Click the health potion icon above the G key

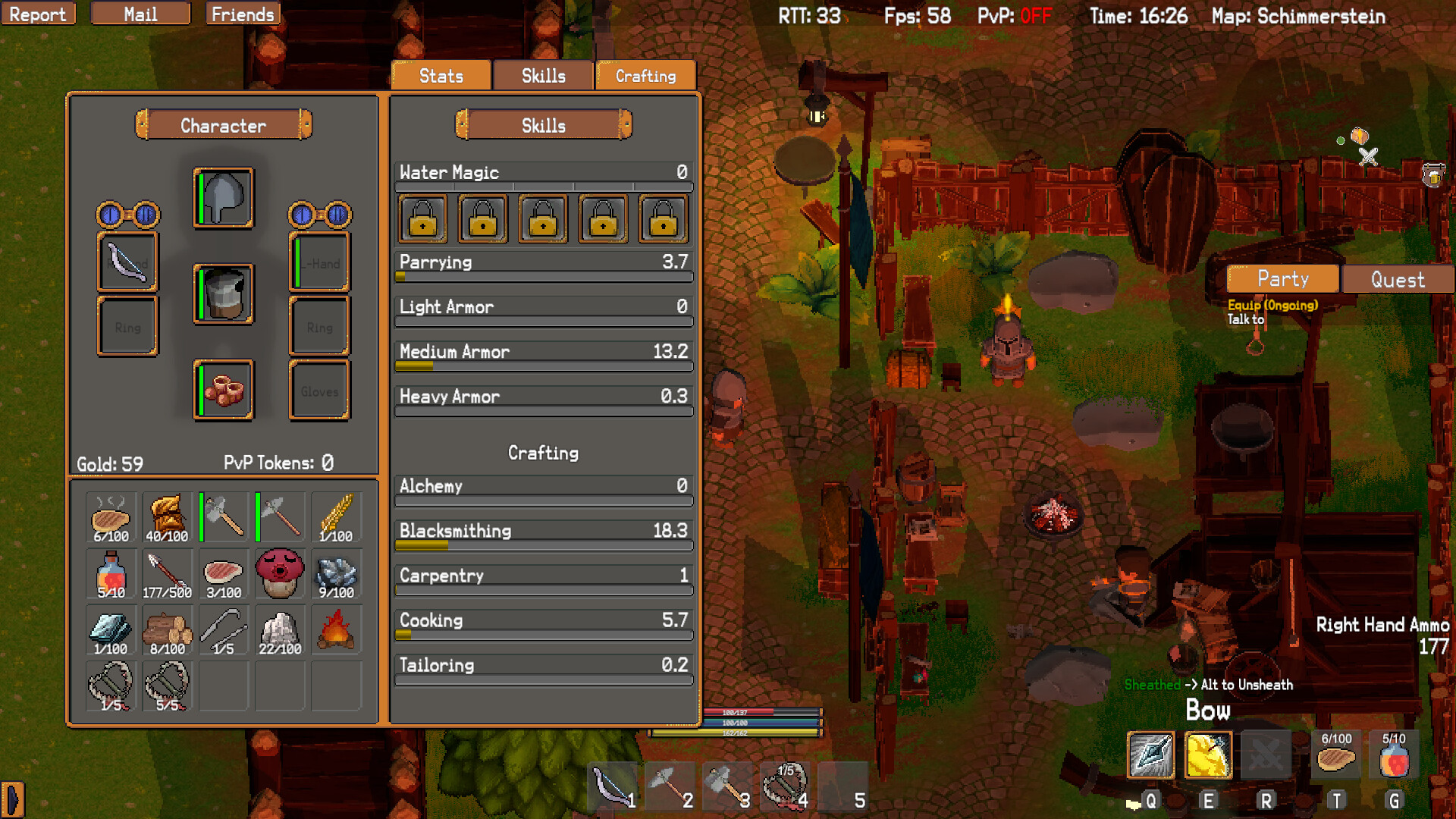(1395, 755)
